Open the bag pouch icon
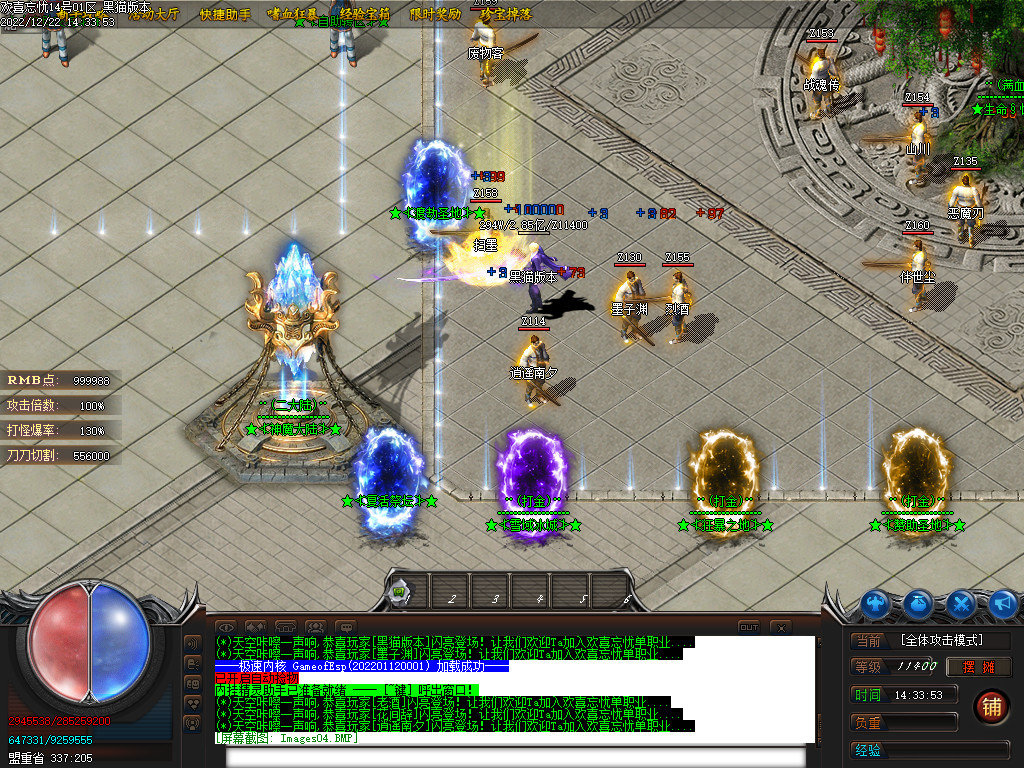Screen dimensions: 1024x768 click(919, 603)
